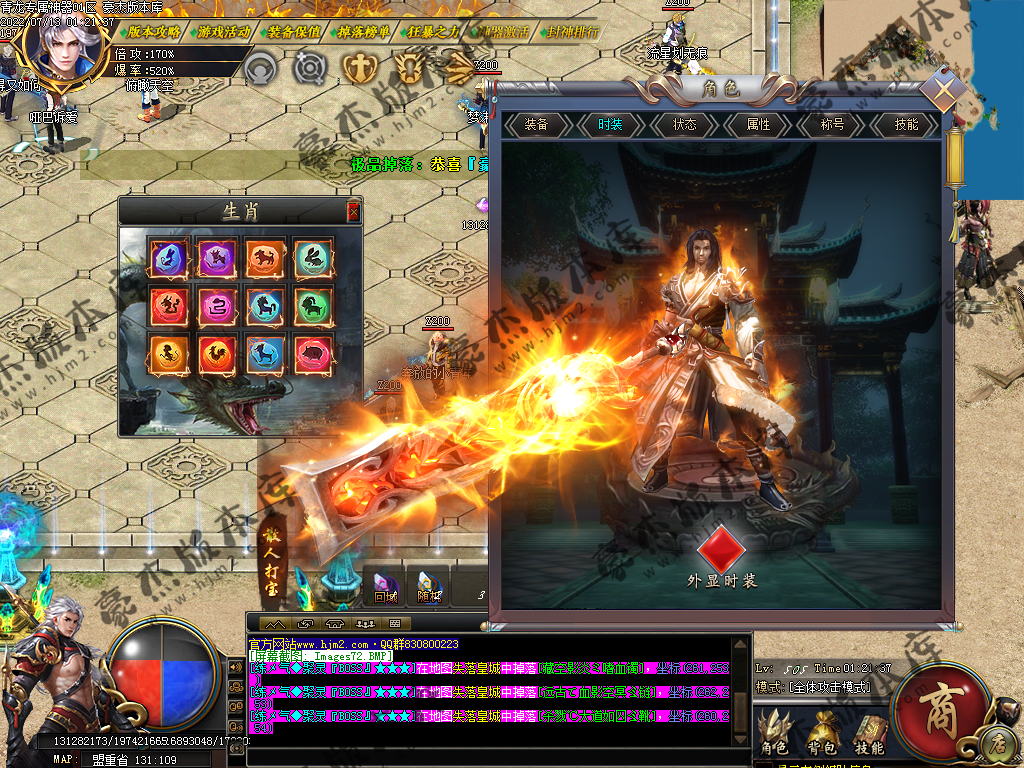This screenshot has height=768, width=1024.
Task: Open the 游戏活动 events menu
Action: (x=224, y=31)
